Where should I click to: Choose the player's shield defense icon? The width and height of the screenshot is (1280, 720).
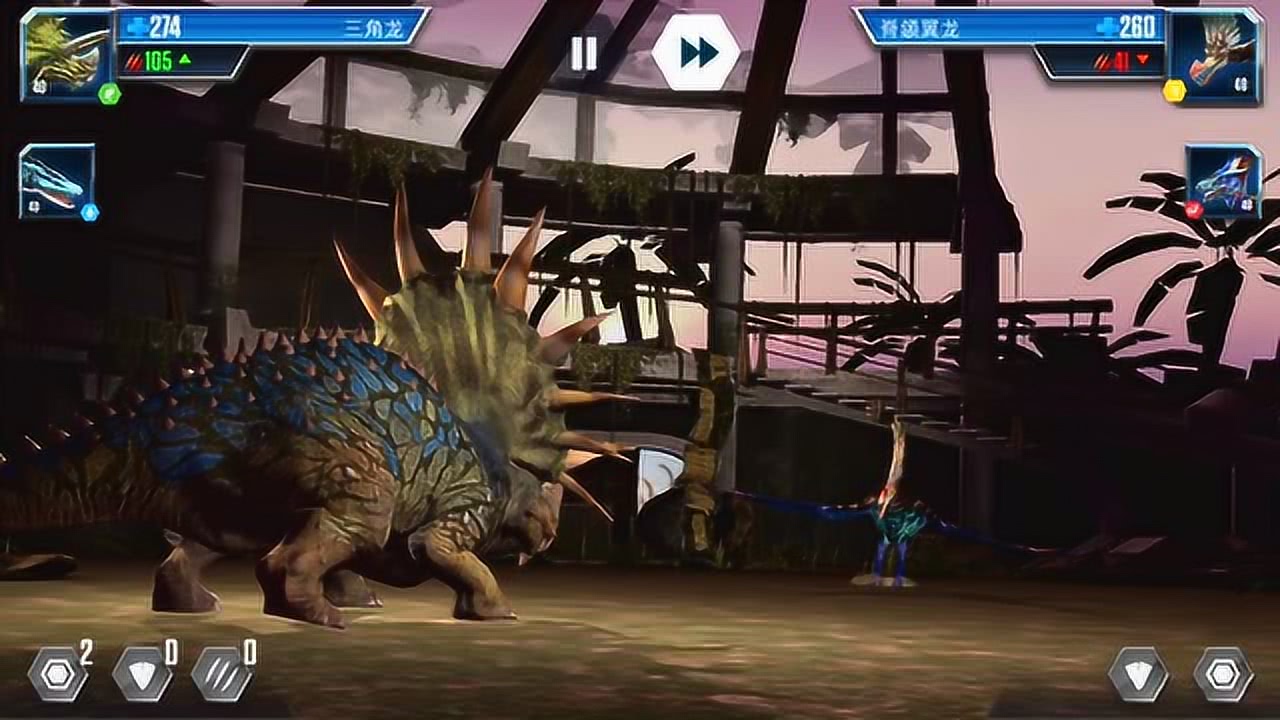[141, 674]
